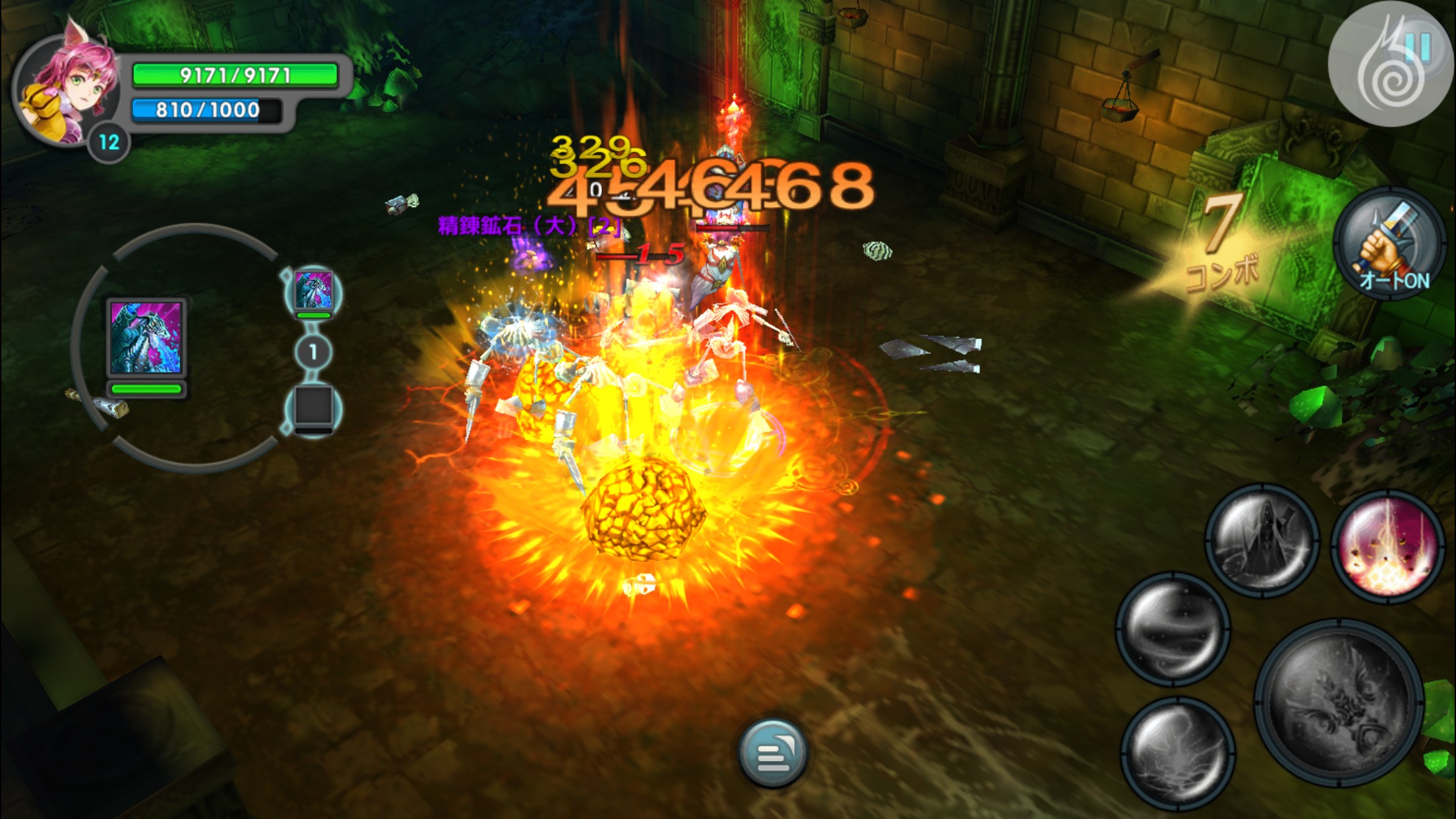Toggle the Auto ON combat button

1390,244
